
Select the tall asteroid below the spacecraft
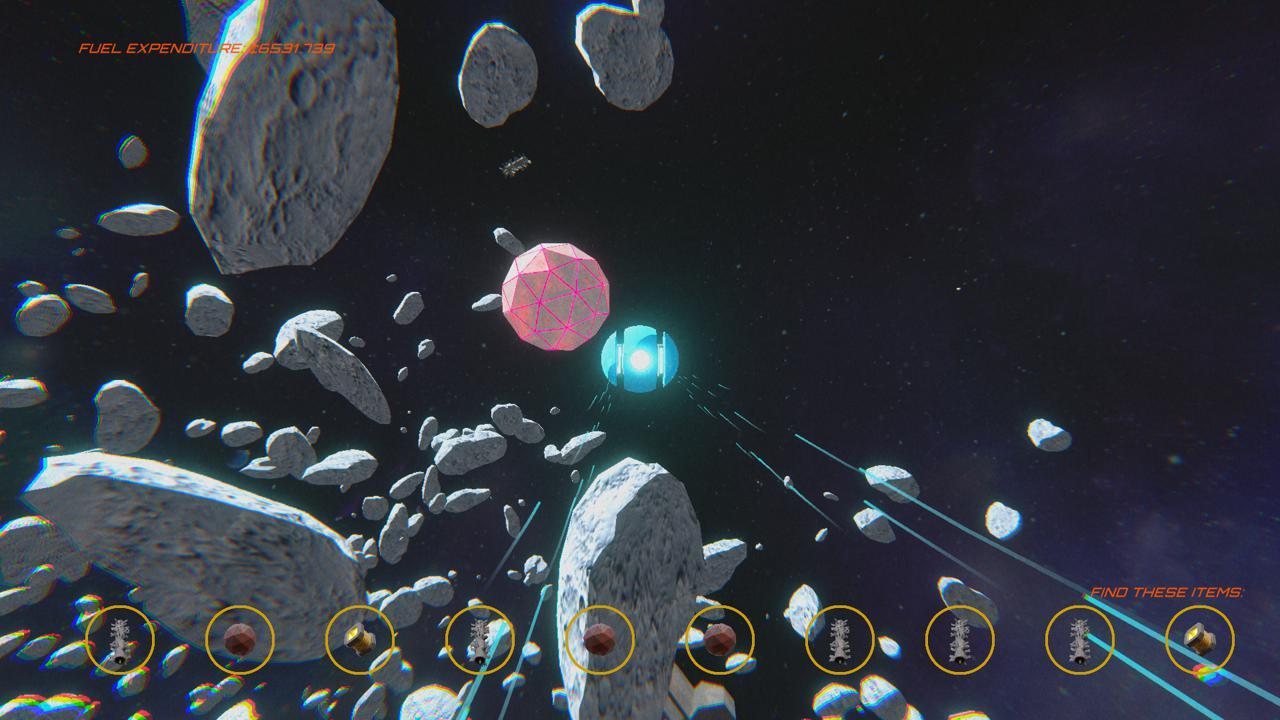pyautogui.click(x=630, y=560)
